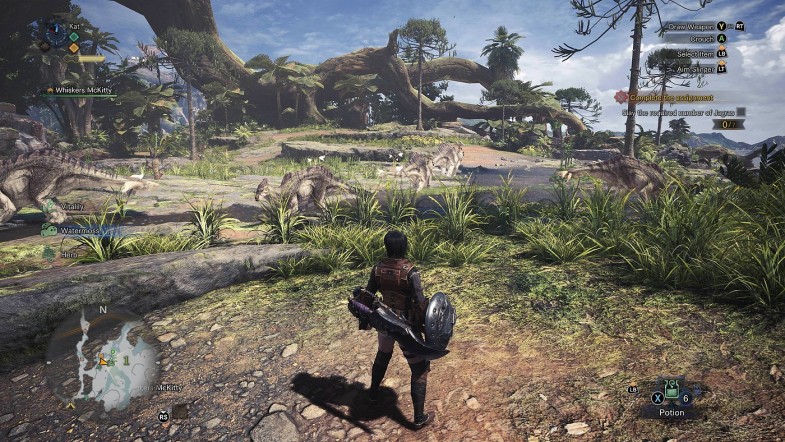
Task: Click the Whiskers McKitty Palico nameplate
Action: [x=81, y=91]
